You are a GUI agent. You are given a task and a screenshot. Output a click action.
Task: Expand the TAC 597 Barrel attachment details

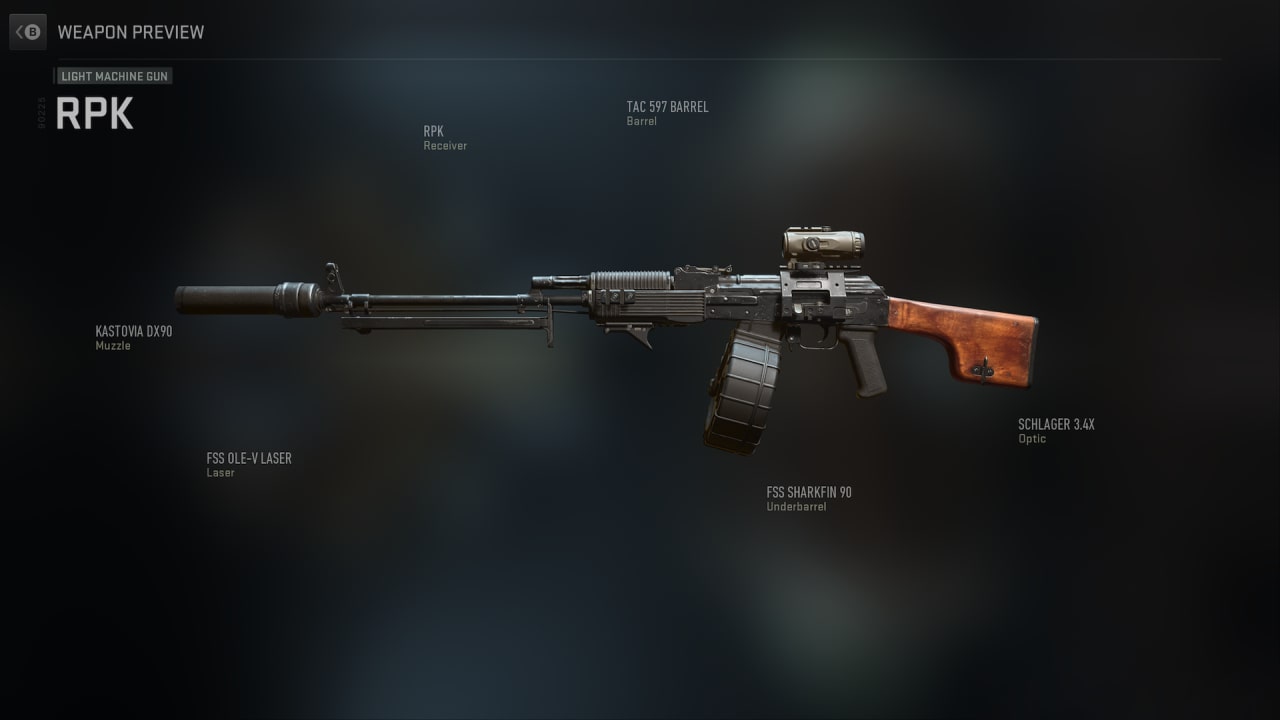point(668,113)
